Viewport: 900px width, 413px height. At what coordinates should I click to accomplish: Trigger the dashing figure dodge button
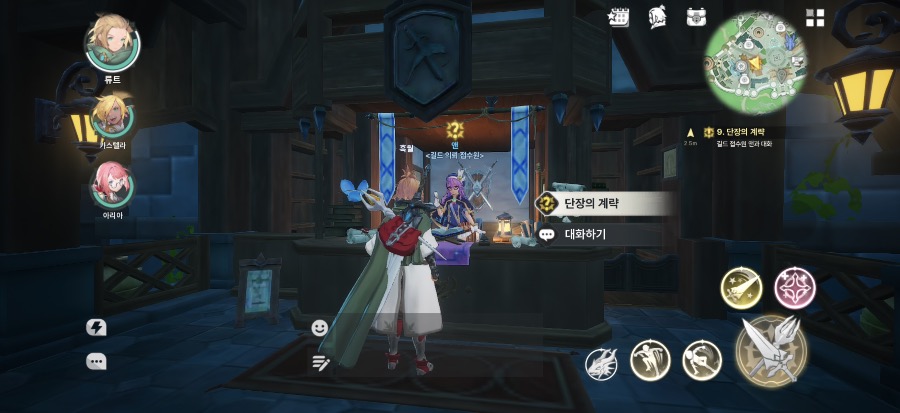tap(702, 360)
